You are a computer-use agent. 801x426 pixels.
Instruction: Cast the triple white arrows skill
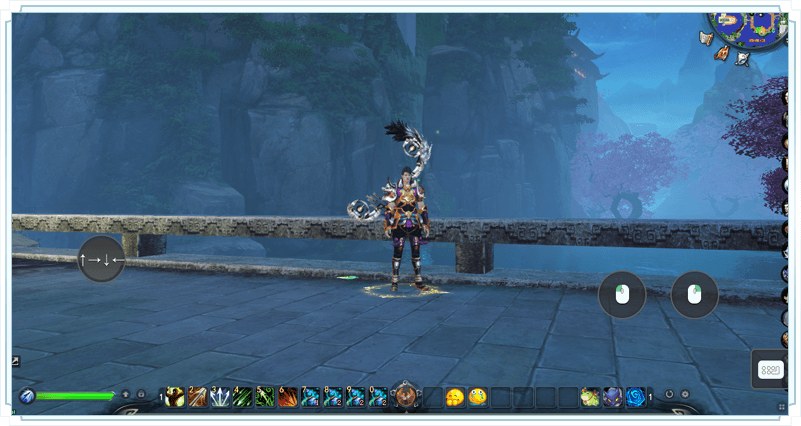pyautogui.click(x=220, y=397)
